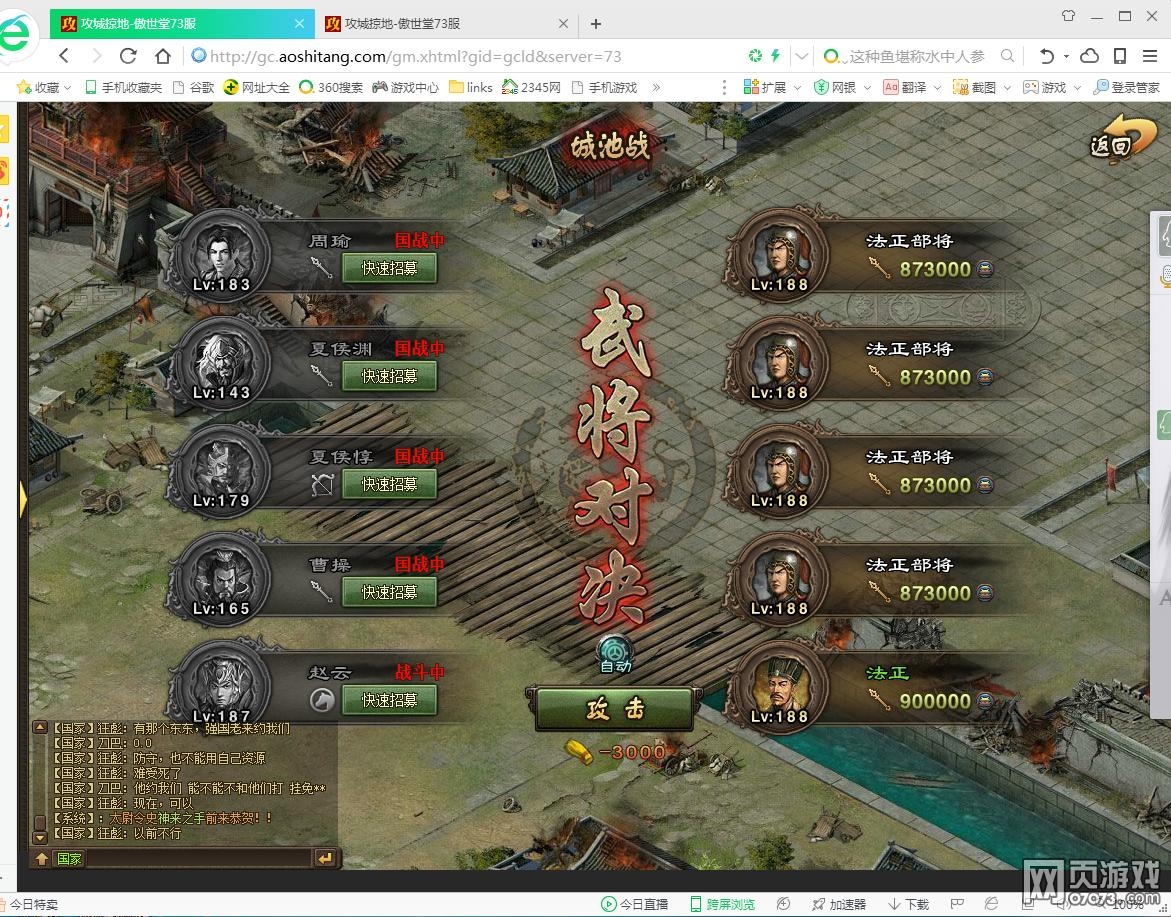Open the 国家 chat channel selector
Viewport: 1171px width, 917px height.
tap(69, 858)
